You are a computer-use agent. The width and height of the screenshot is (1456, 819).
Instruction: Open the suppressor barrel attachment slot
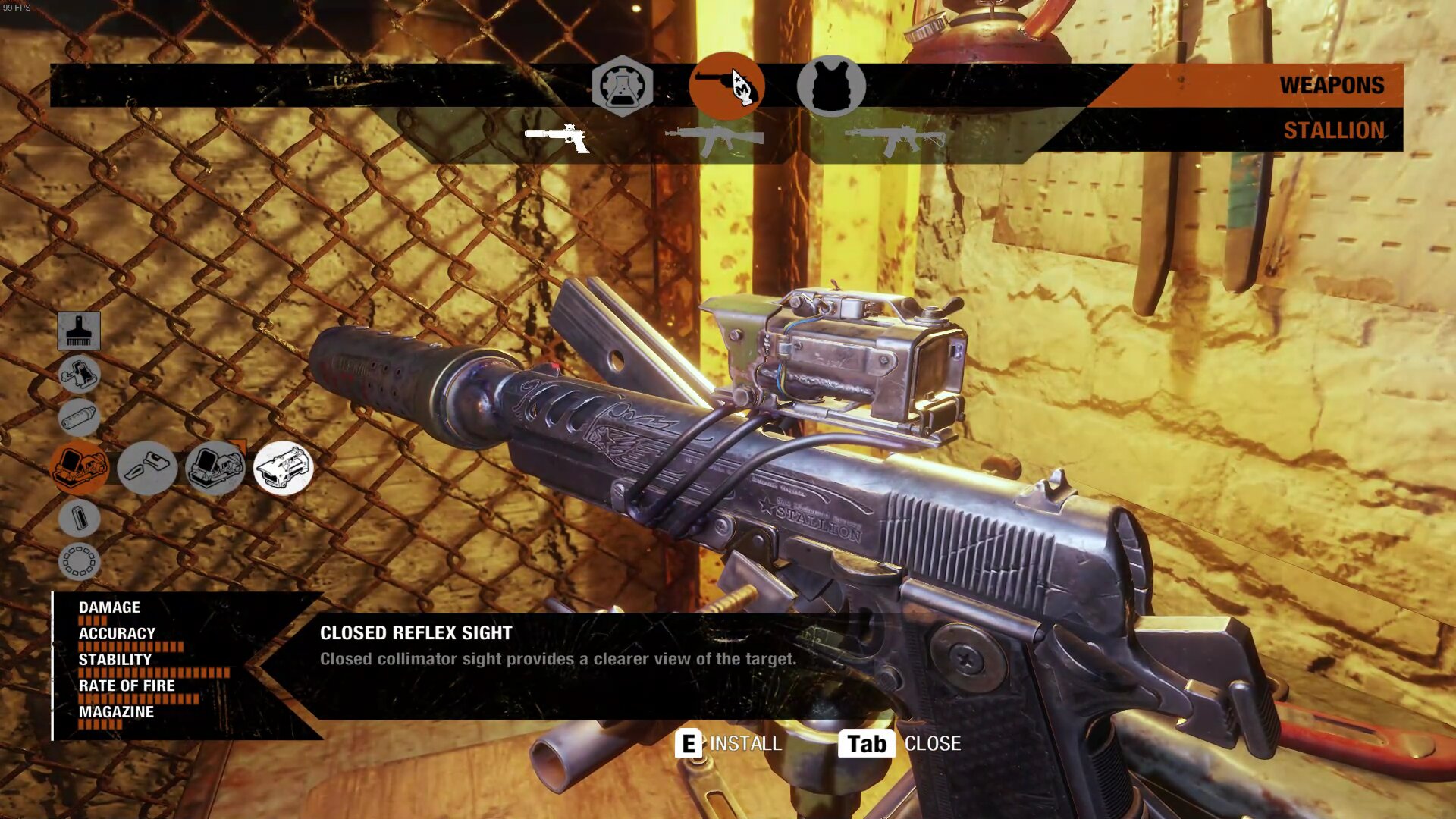(79, 417)
